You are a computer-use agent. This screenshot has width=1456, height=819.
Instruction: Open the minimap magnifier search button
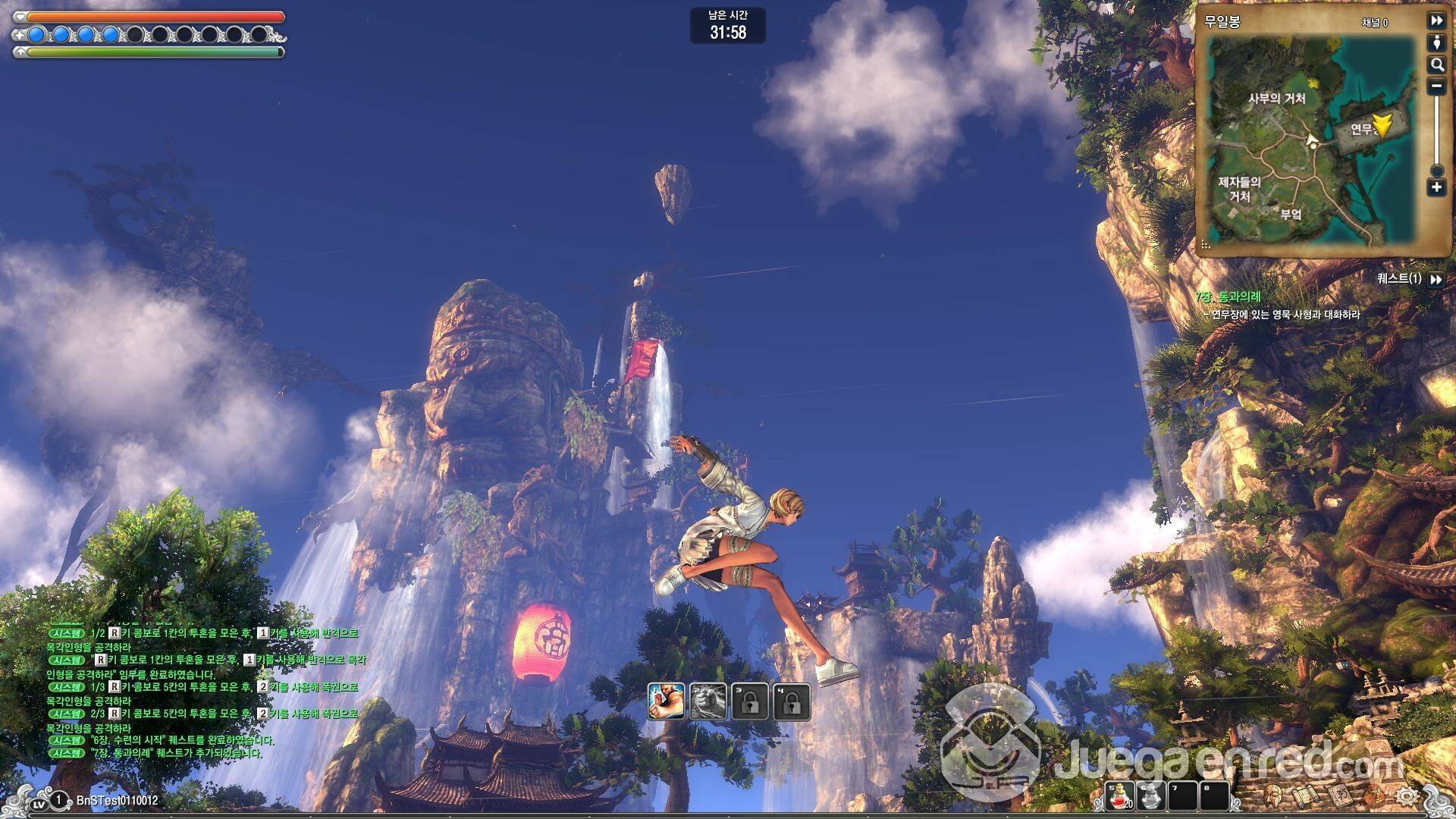click(x=1436, y=65)
